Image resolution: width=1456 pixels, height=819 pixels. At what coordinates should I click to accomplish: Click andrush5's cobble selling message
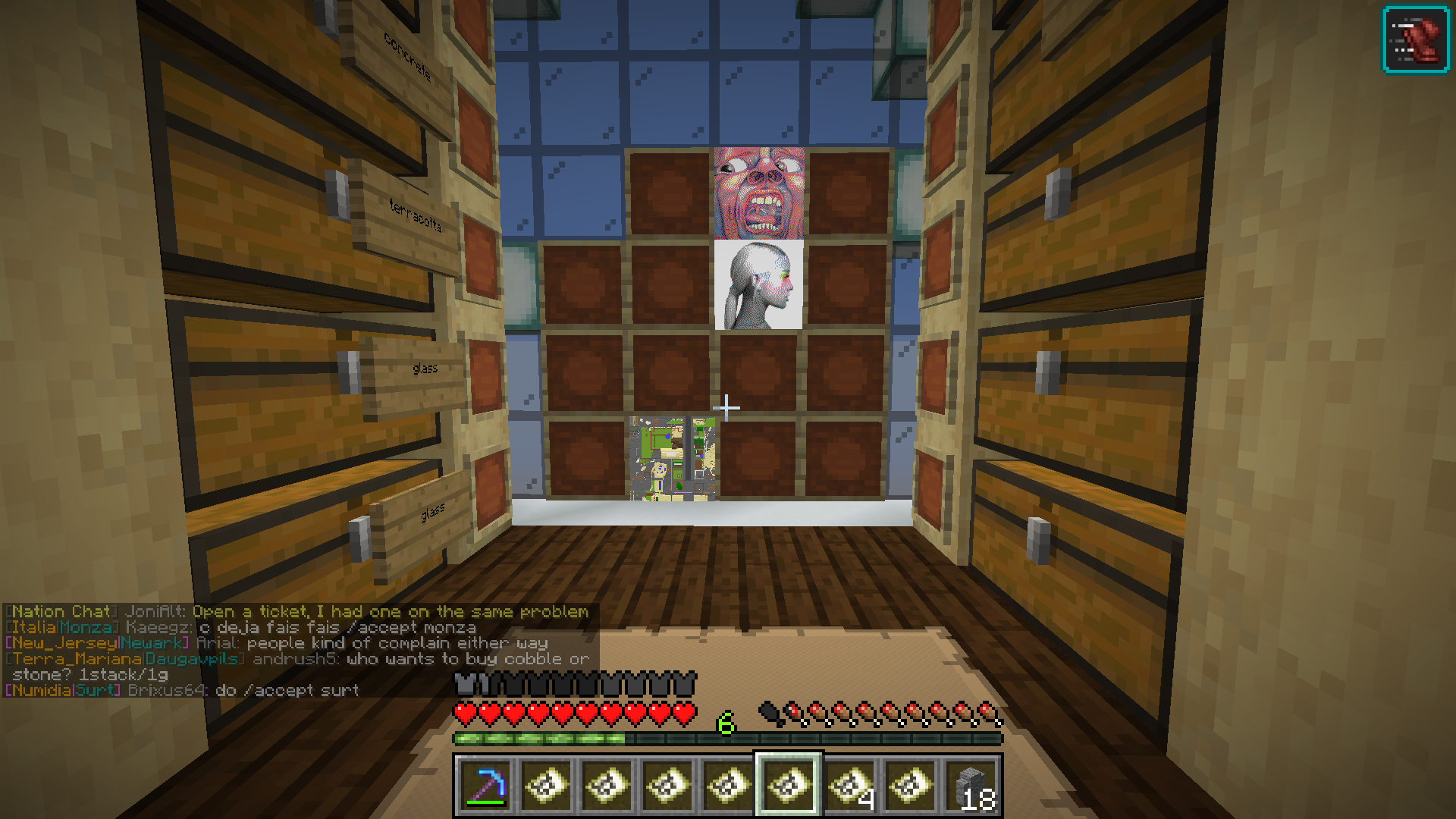coord(455,659)
